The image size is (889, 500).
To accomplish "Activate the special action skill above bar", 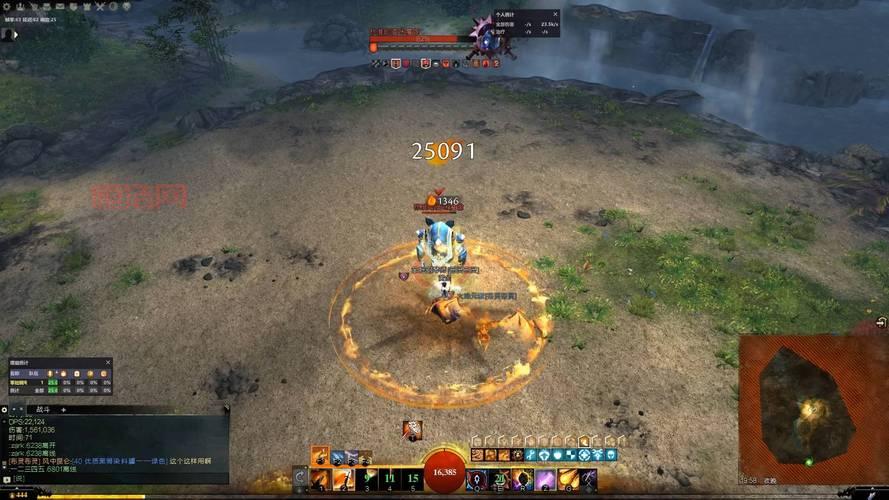I will click(x=412, y=430).
